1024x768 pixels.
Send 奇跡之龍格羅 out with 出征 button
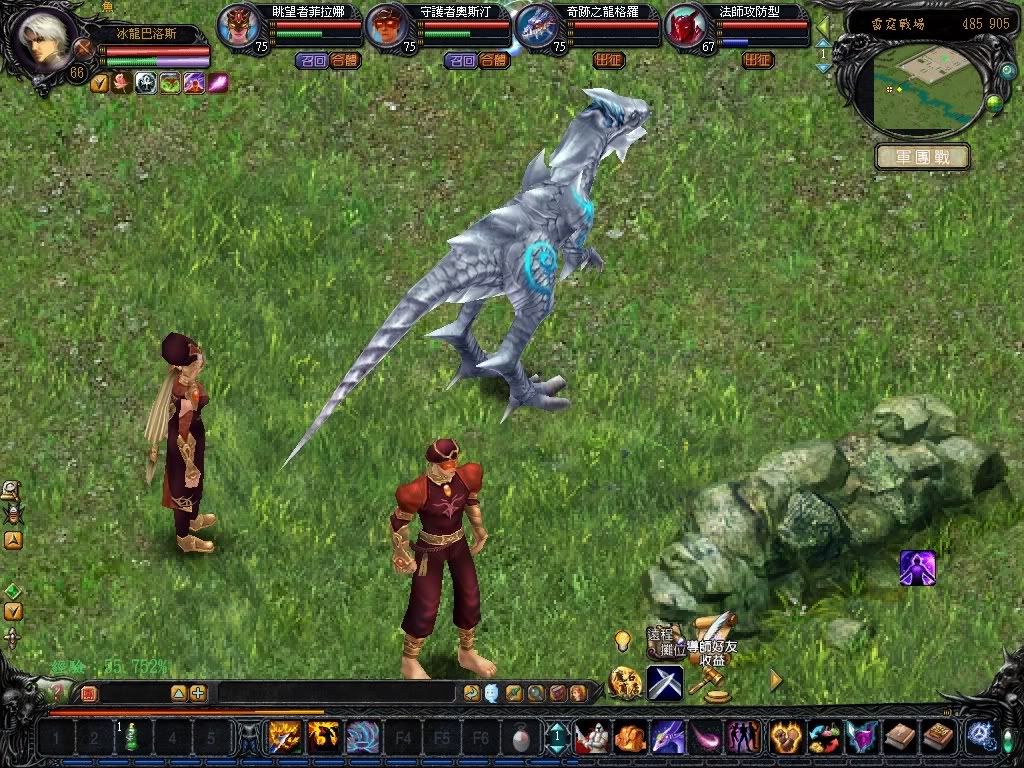[609, 61]
